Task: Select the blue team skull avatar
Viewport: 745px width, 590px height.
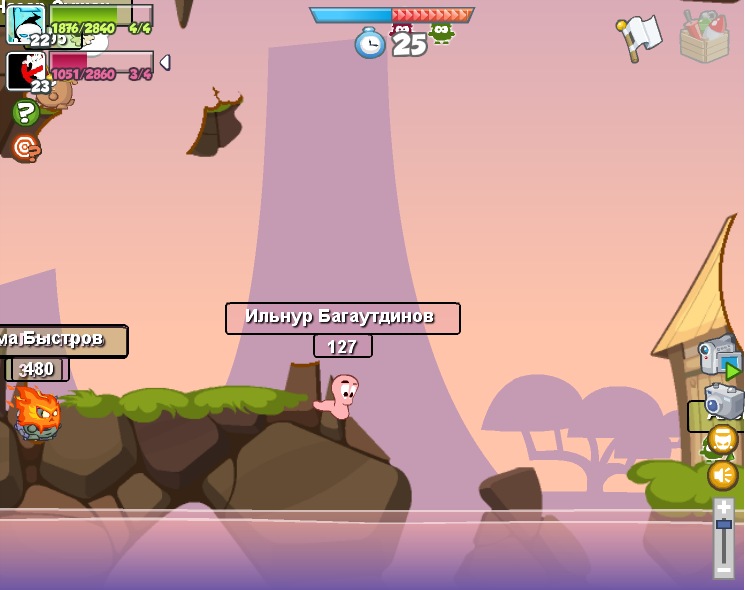Action: 25,23
